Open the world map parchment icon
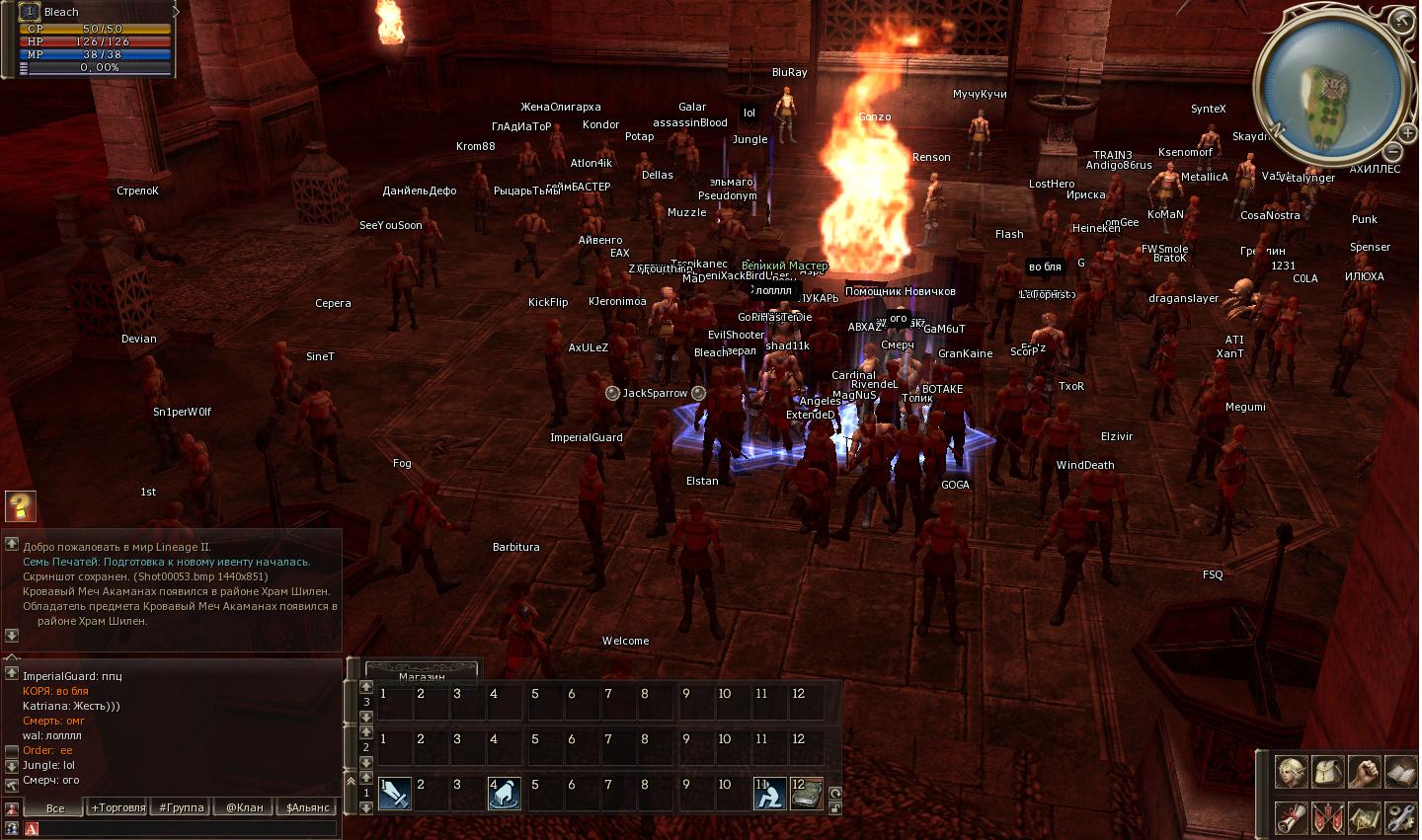 click(x=1365, y=817)
